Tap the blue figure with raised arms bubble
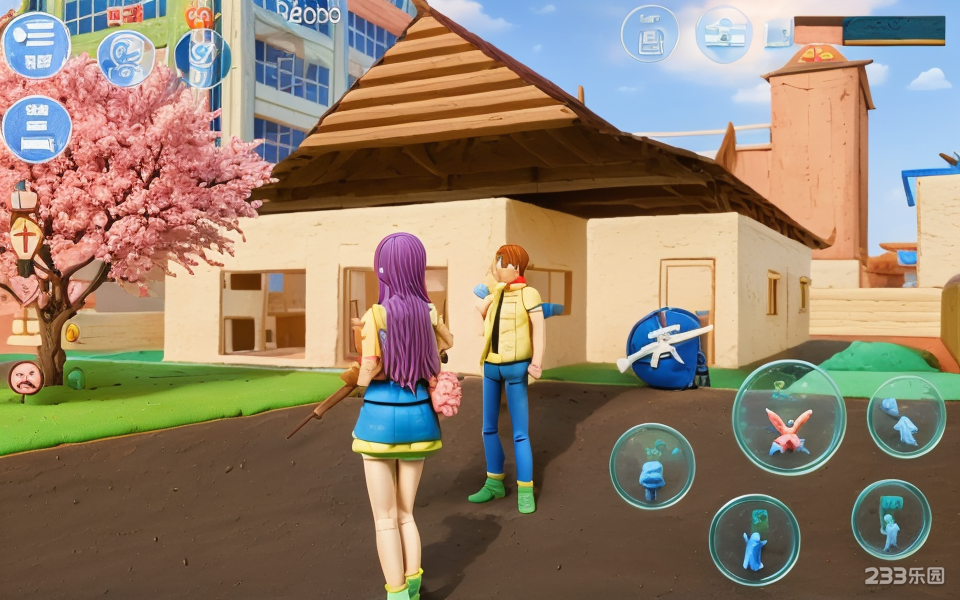 754,540
